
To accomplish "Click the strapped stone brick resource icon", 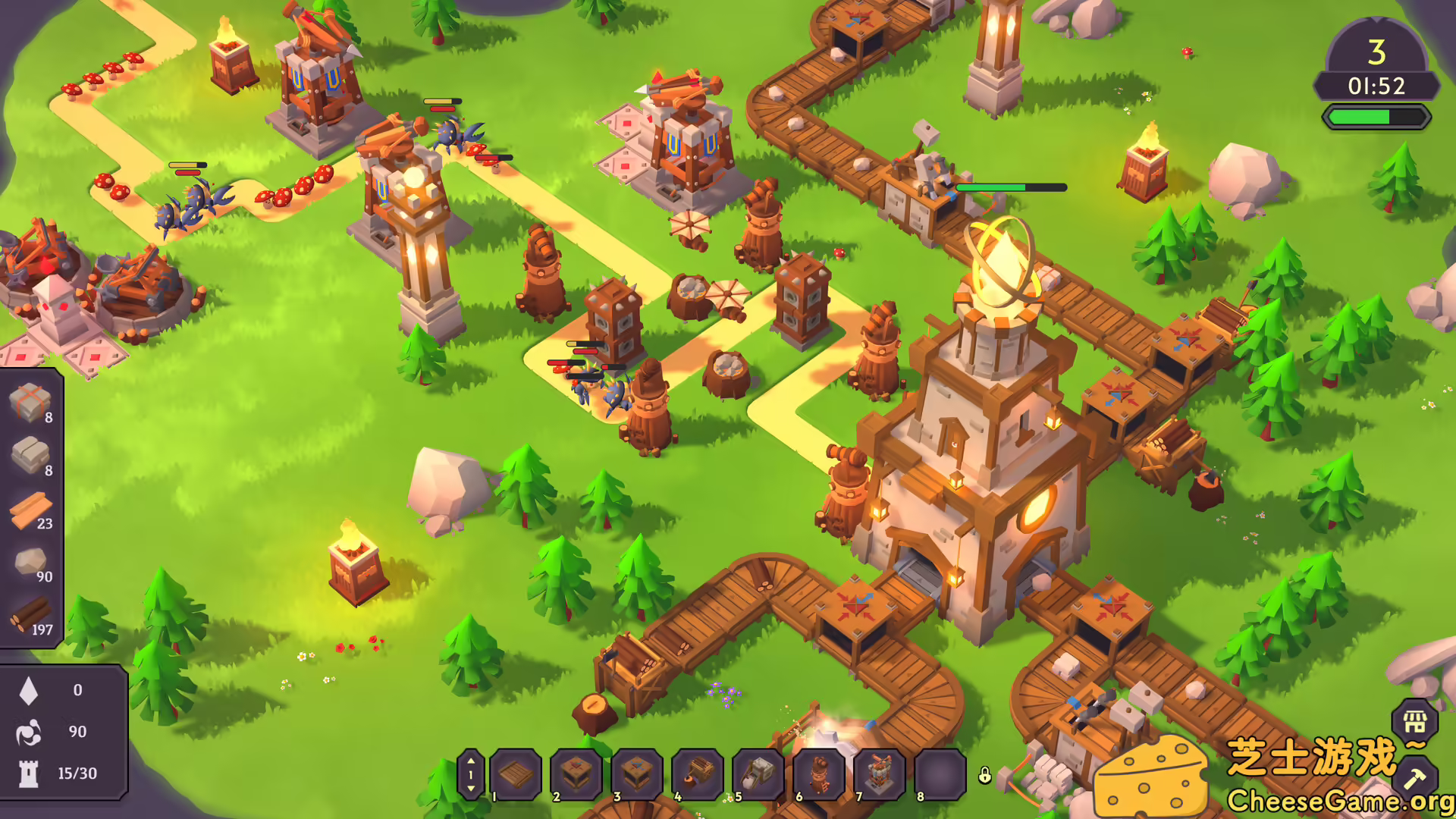I will pos(30,402).
